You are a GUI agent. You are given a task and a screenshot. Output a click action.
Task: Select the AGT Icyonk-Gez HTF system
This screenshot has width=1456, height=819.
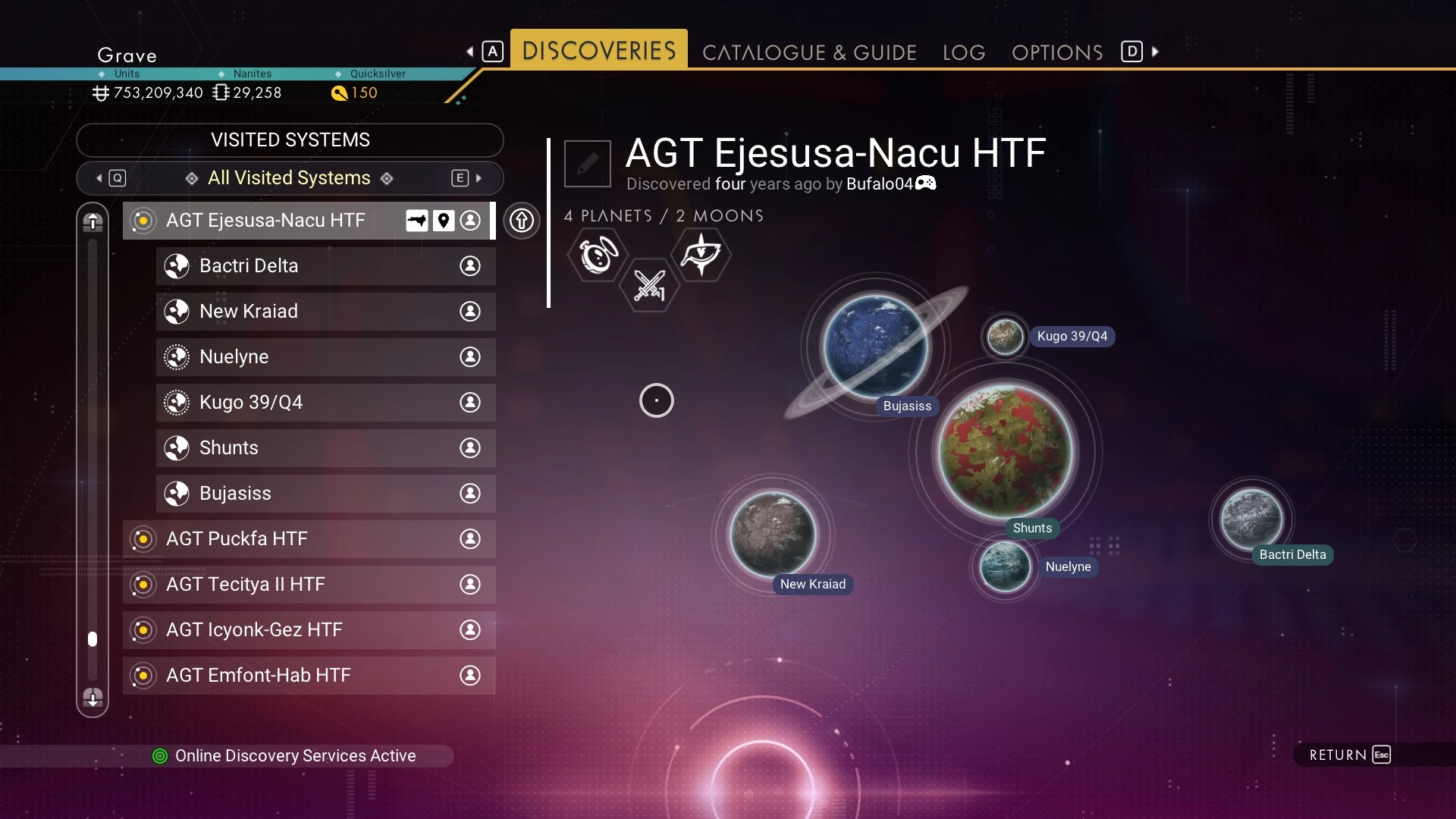tap(254, 630)
